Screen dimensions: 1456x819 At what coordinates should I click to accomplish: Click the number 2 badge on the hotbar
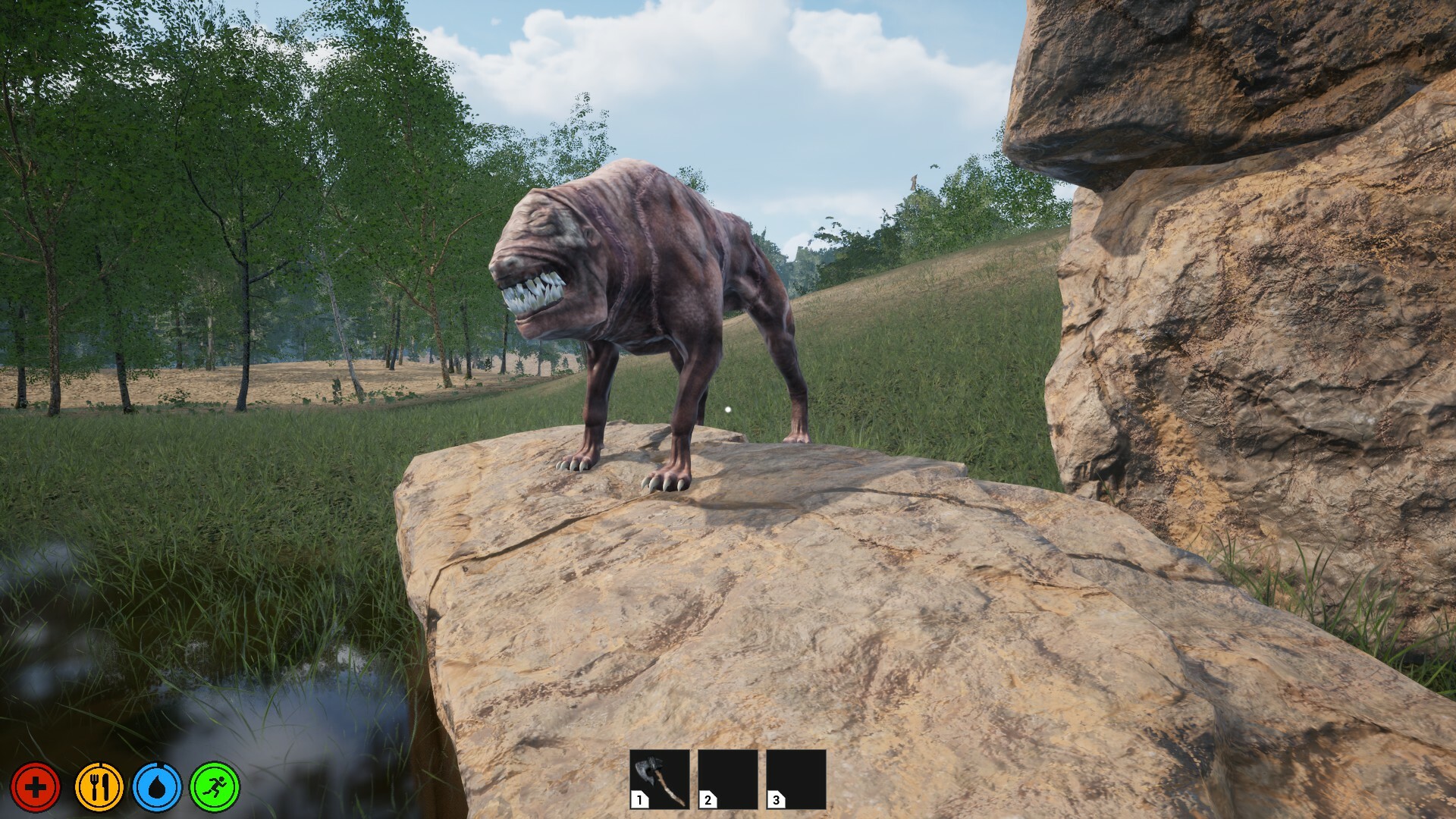708,799
